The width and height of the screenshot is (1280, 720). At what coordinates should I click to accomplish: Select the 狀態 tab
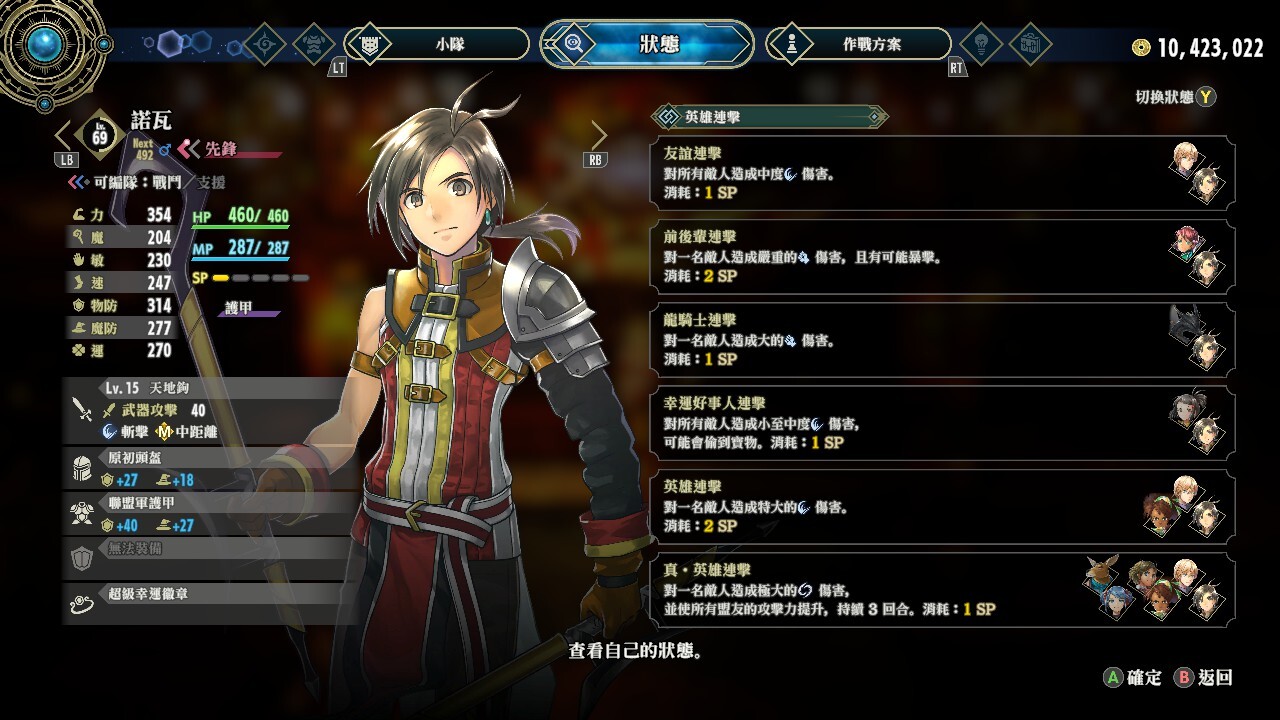[646, 44]
